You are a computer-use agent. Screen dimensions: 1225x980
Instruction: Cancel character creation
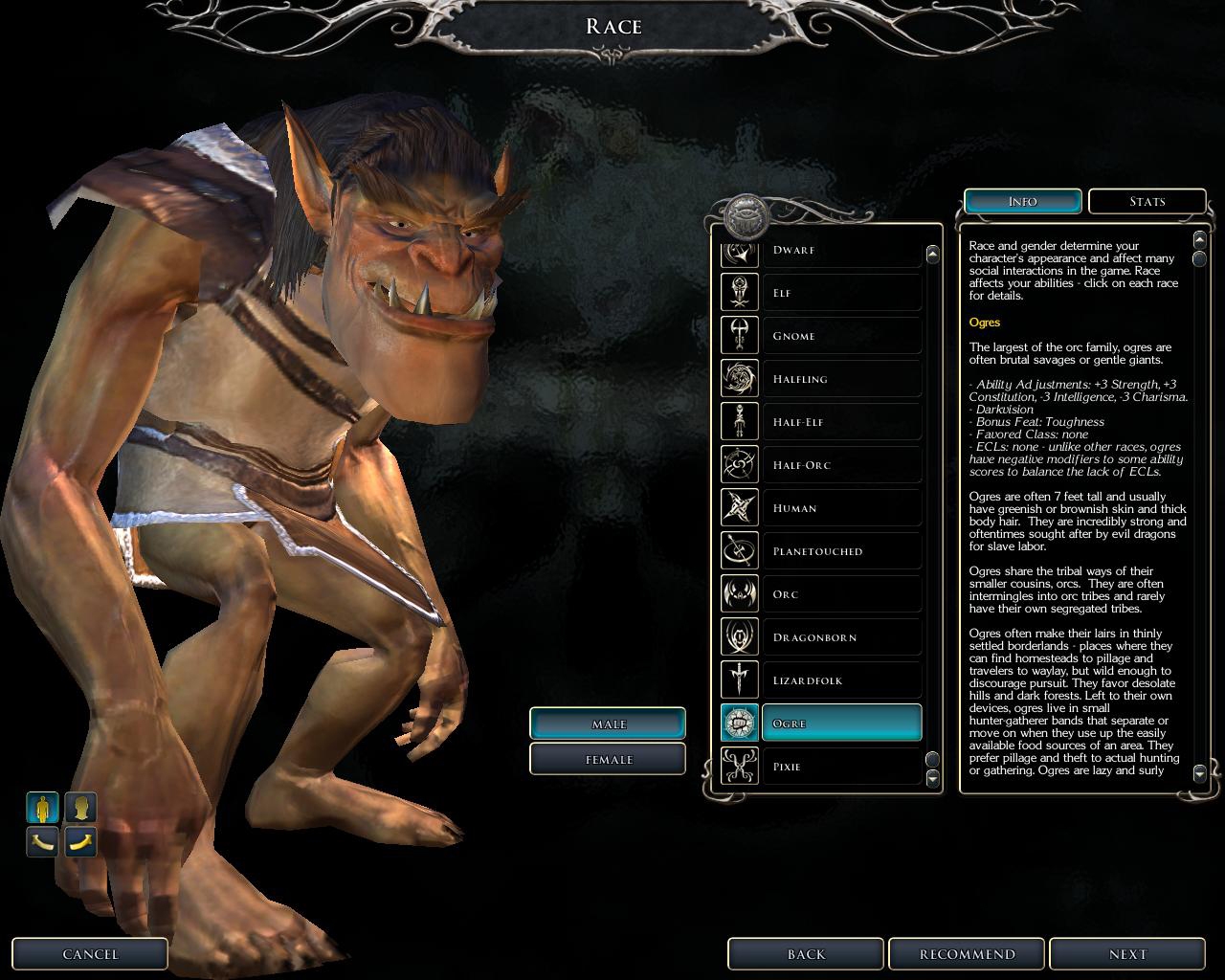tap(90, 954)
